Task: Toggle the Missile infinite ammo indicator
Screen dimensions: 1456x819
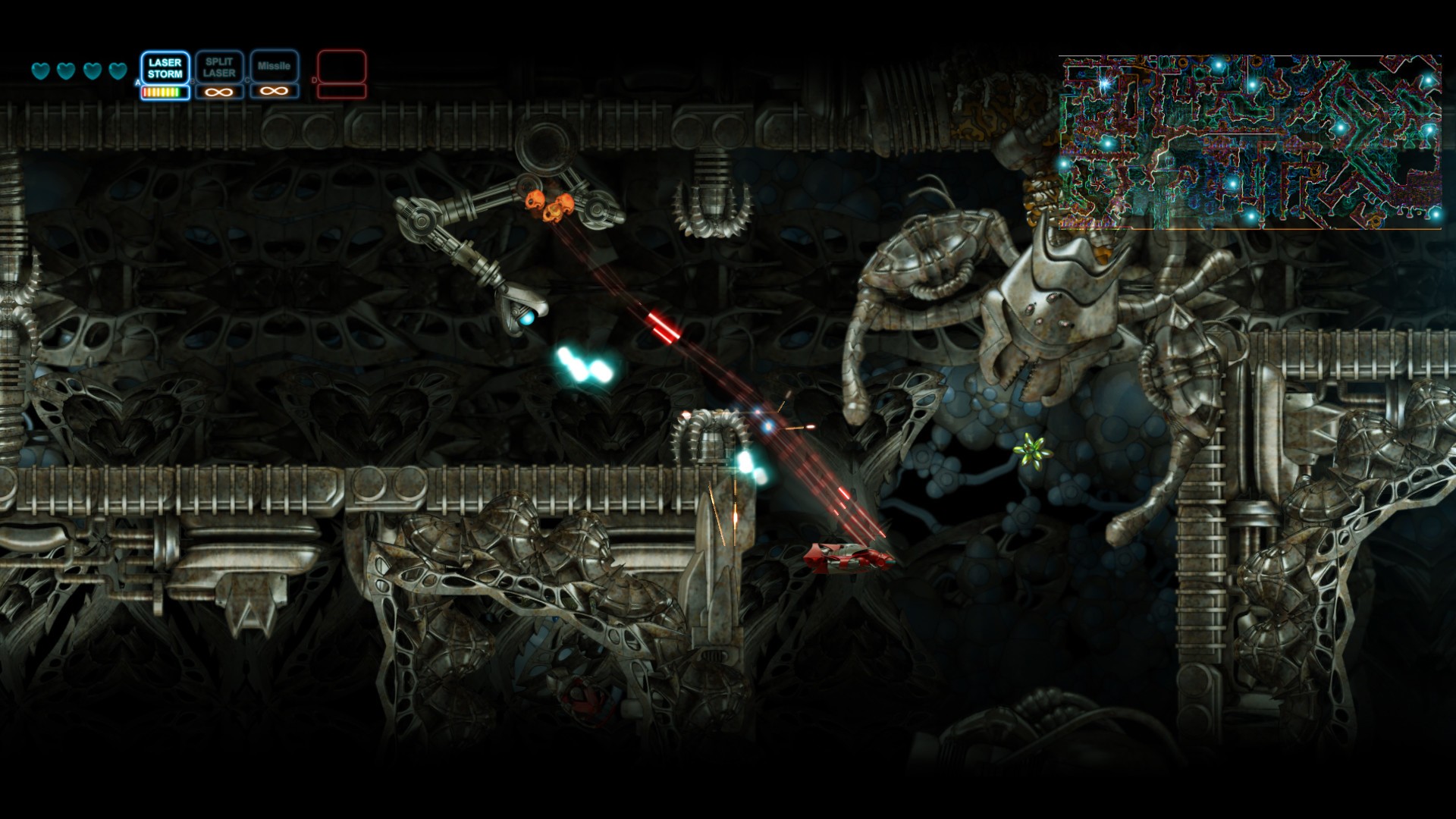Action: click(274, 90)
